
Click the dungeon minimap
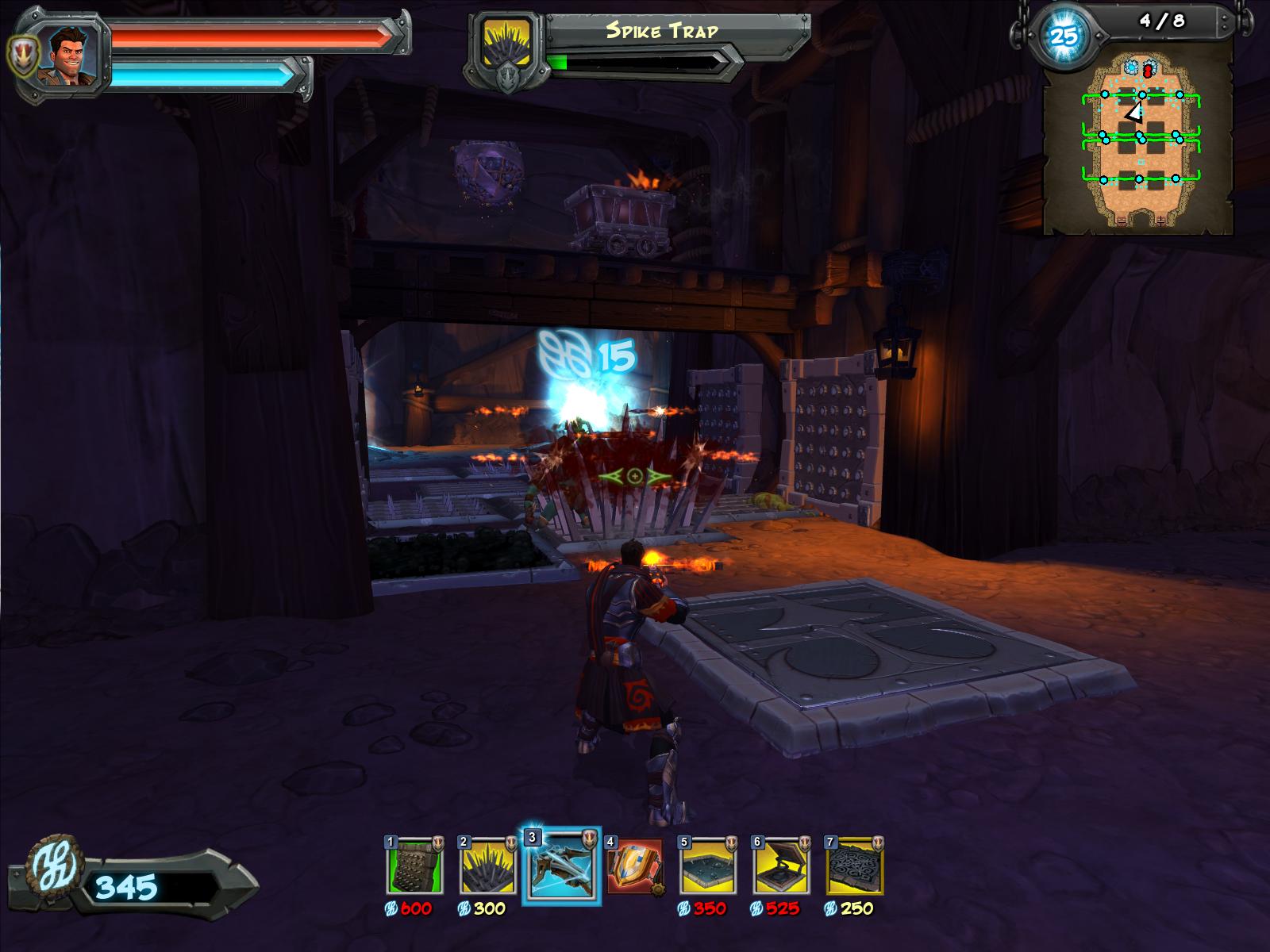pyautogui.click(x=1138, y=147)
